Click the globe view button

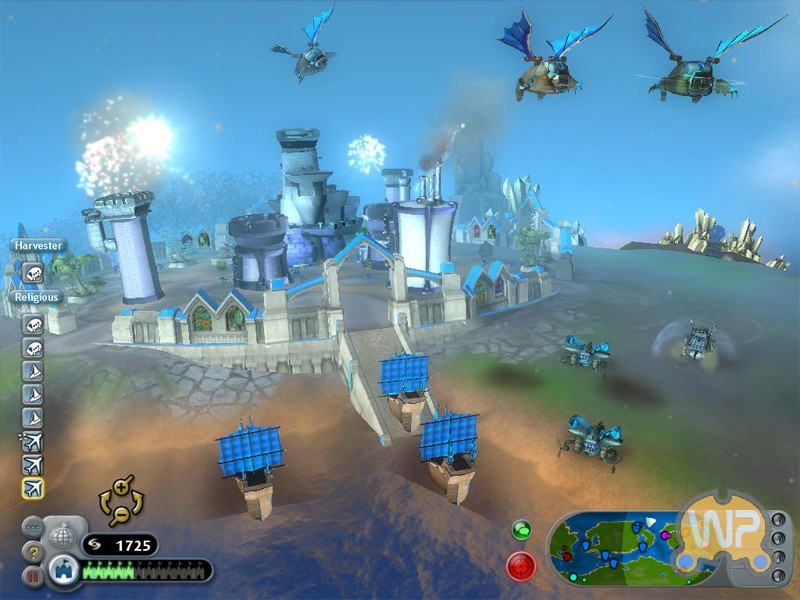pyautogui.click(x=62, y=535)
